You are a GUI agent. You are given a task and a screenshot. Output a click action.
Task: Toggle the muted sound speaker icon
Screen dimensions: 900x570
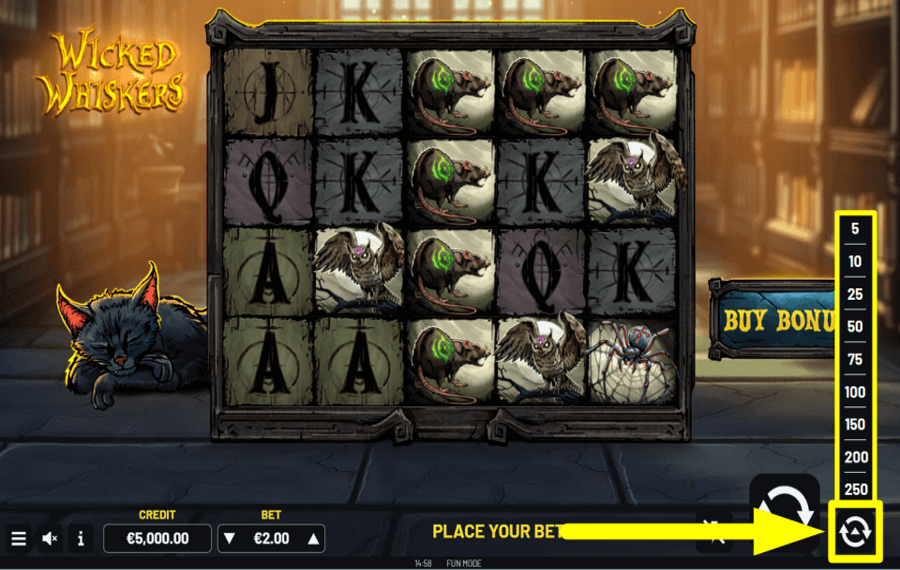click(x=50, y=538)
